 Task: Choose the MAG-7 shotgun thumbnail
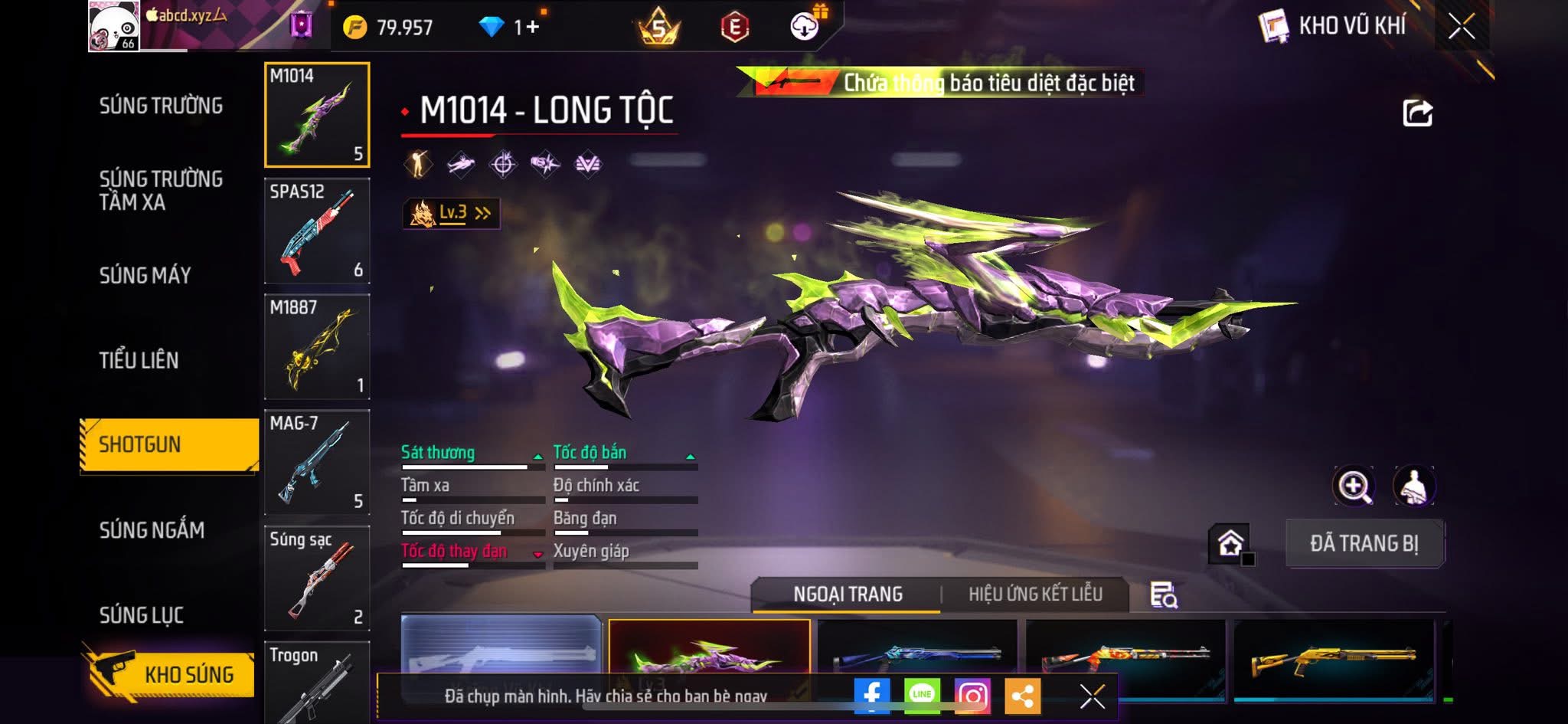[x=317, y=462]
